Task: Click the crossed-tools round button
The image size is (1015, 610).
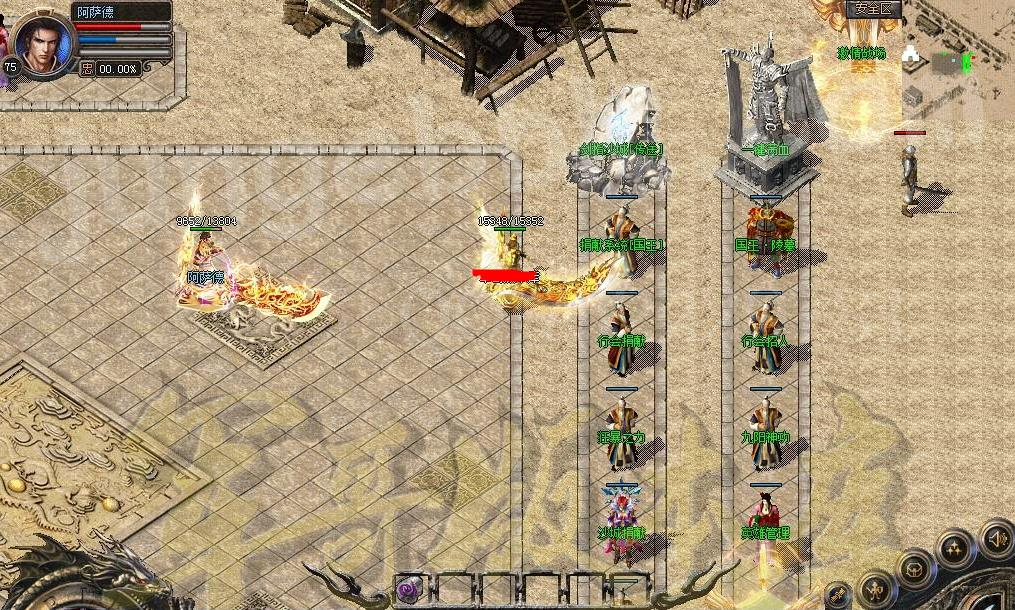Action: coord(838,597)
